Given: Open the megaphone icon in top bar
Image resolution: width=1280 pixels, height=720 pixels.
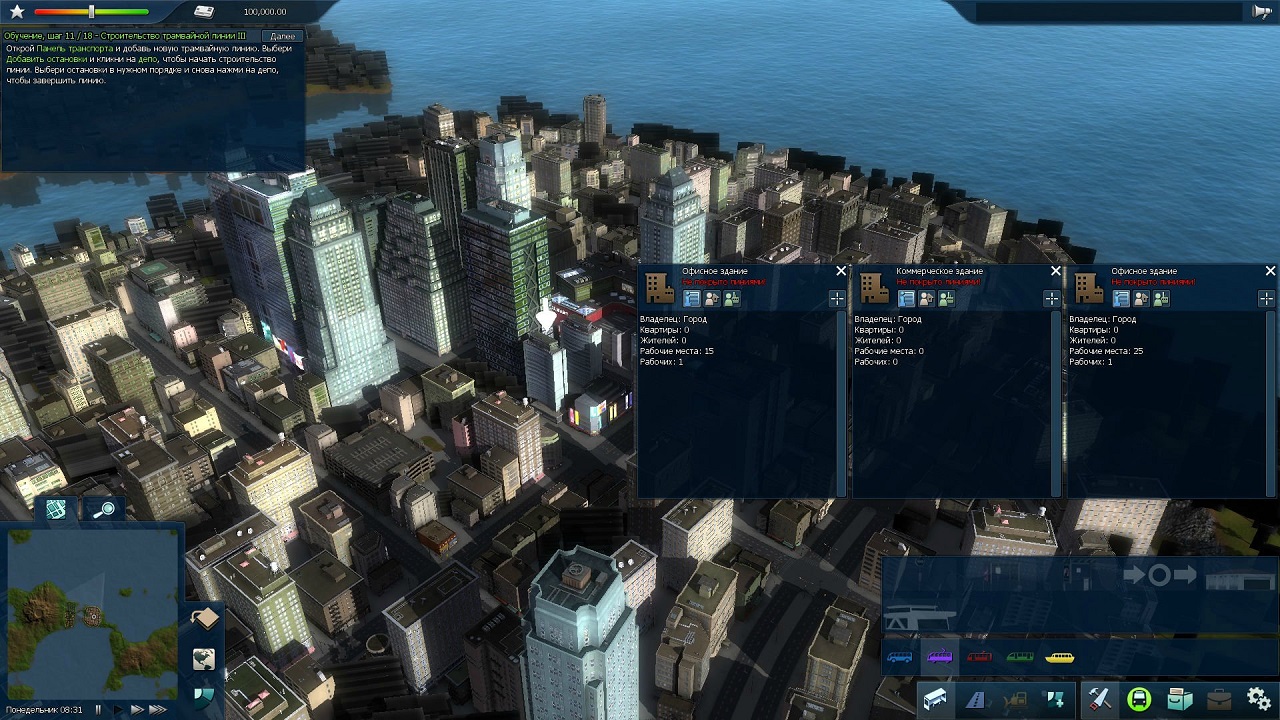Looking at the screenshot, I should [x=1261, y=11].
